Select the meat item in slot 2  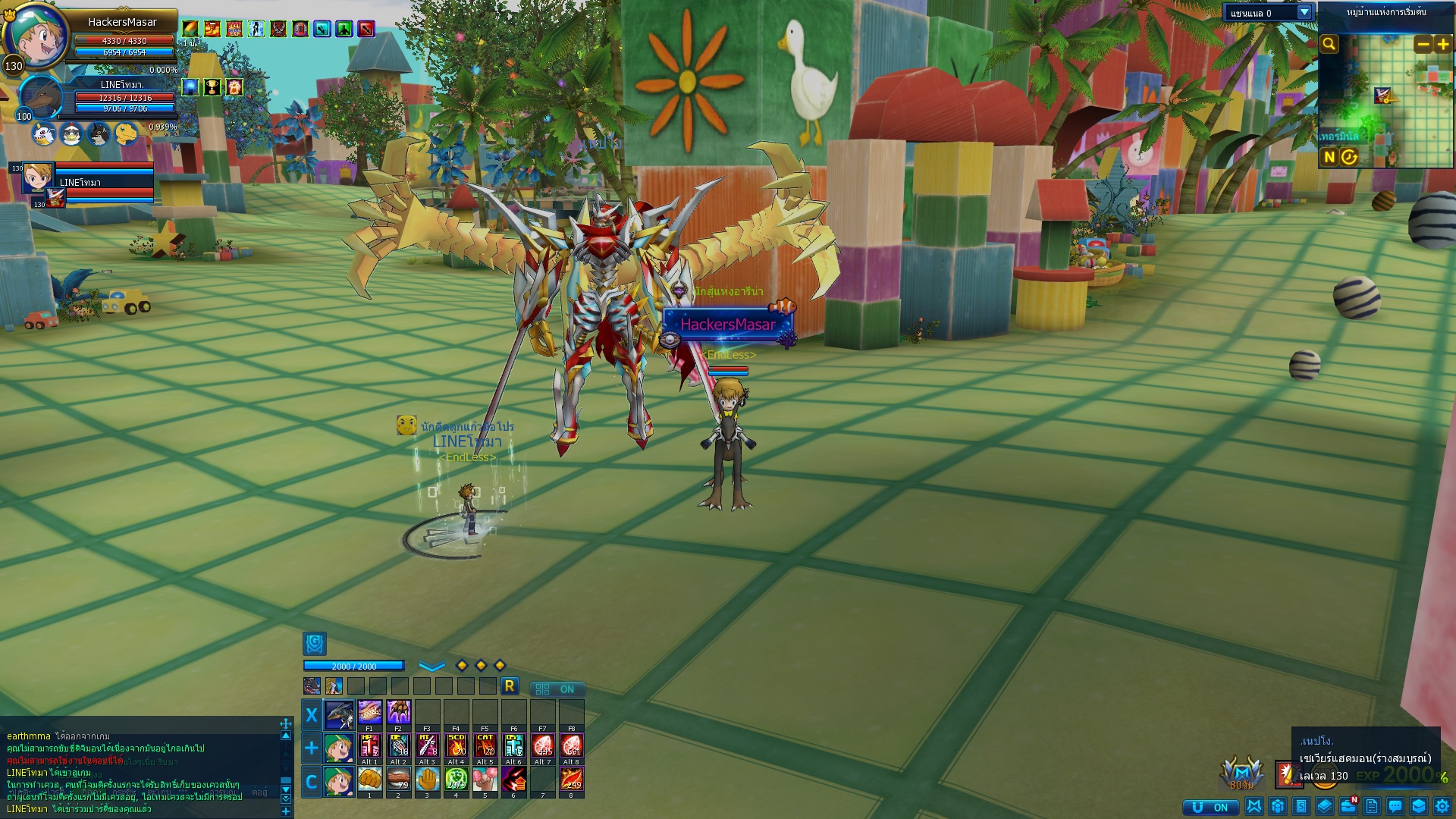coord(398,778)
